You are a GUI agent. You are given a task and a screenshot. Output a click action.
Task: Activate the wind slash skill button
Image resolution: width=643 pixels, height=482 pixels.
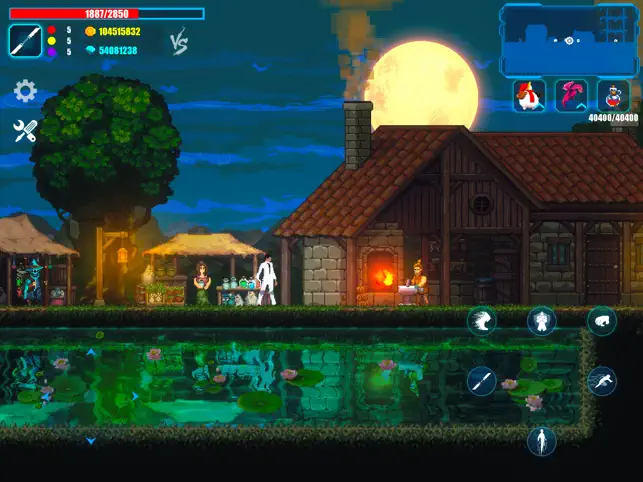[x=482, y=321]
